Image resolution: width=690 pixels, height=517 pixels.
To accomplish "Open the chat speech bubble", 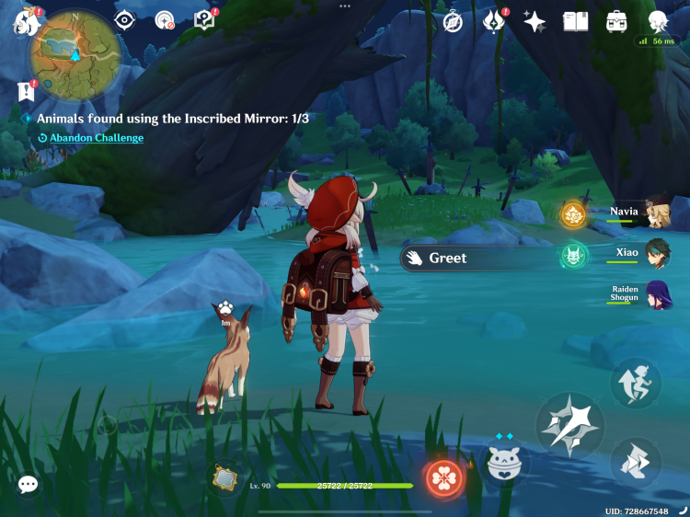I will tap(28, 485).
